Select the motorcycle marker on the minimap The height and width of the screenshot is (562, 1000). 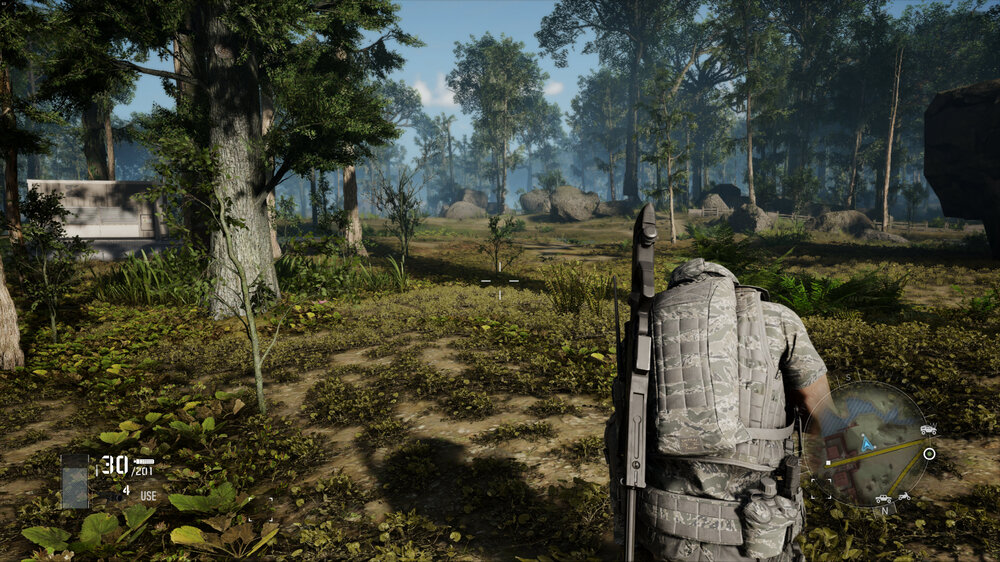pos(904,496)
